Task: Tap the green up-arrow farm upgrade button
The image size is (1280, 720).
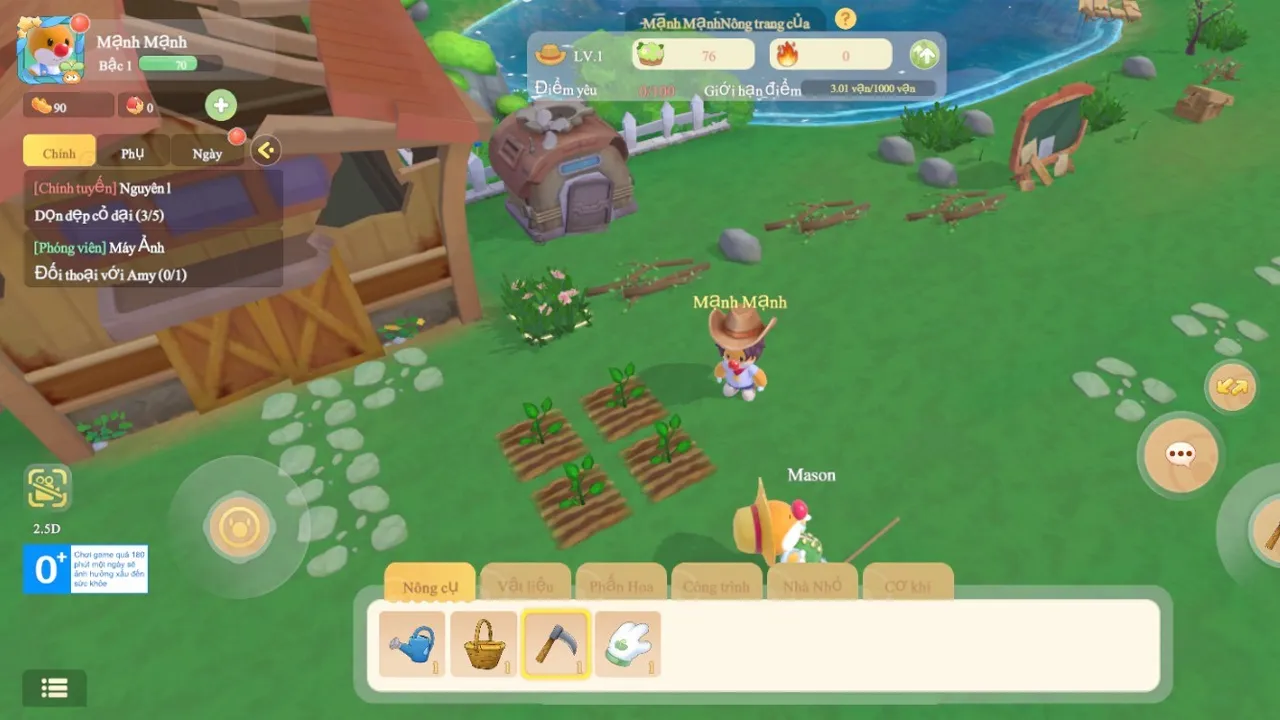Action: [x=924, y=55]
